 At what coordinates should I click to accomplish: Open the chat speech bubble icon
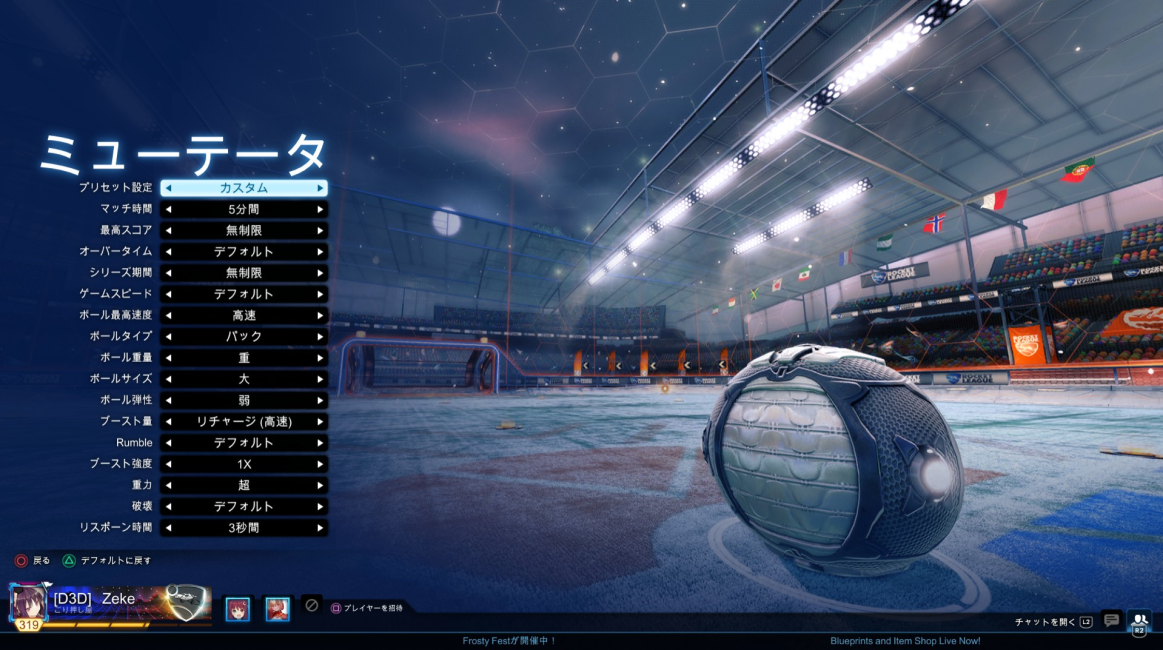tap(1111, 621)
